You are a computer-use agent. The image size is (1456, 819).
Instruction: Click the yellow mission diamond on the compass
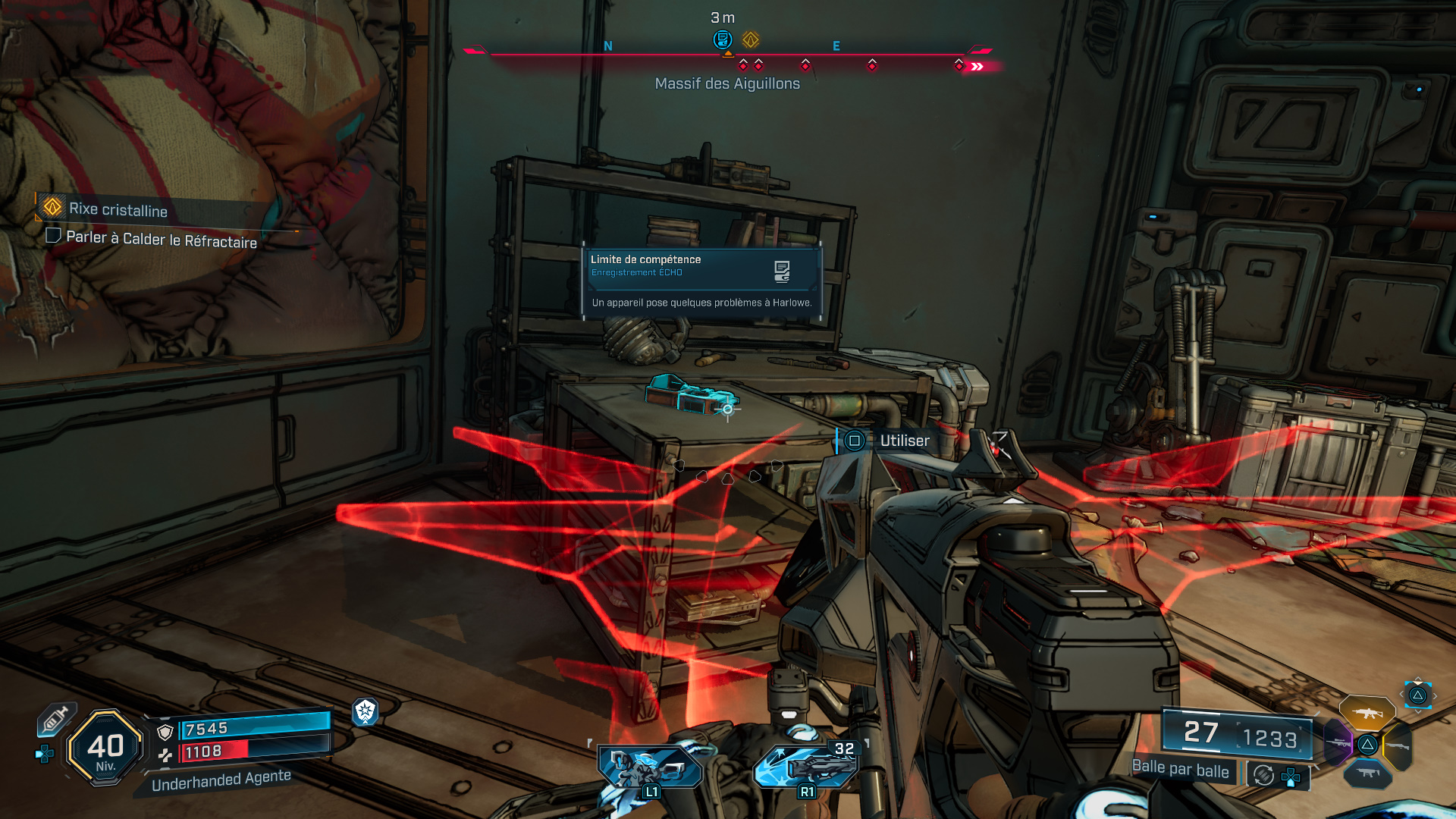pos(750,40)
